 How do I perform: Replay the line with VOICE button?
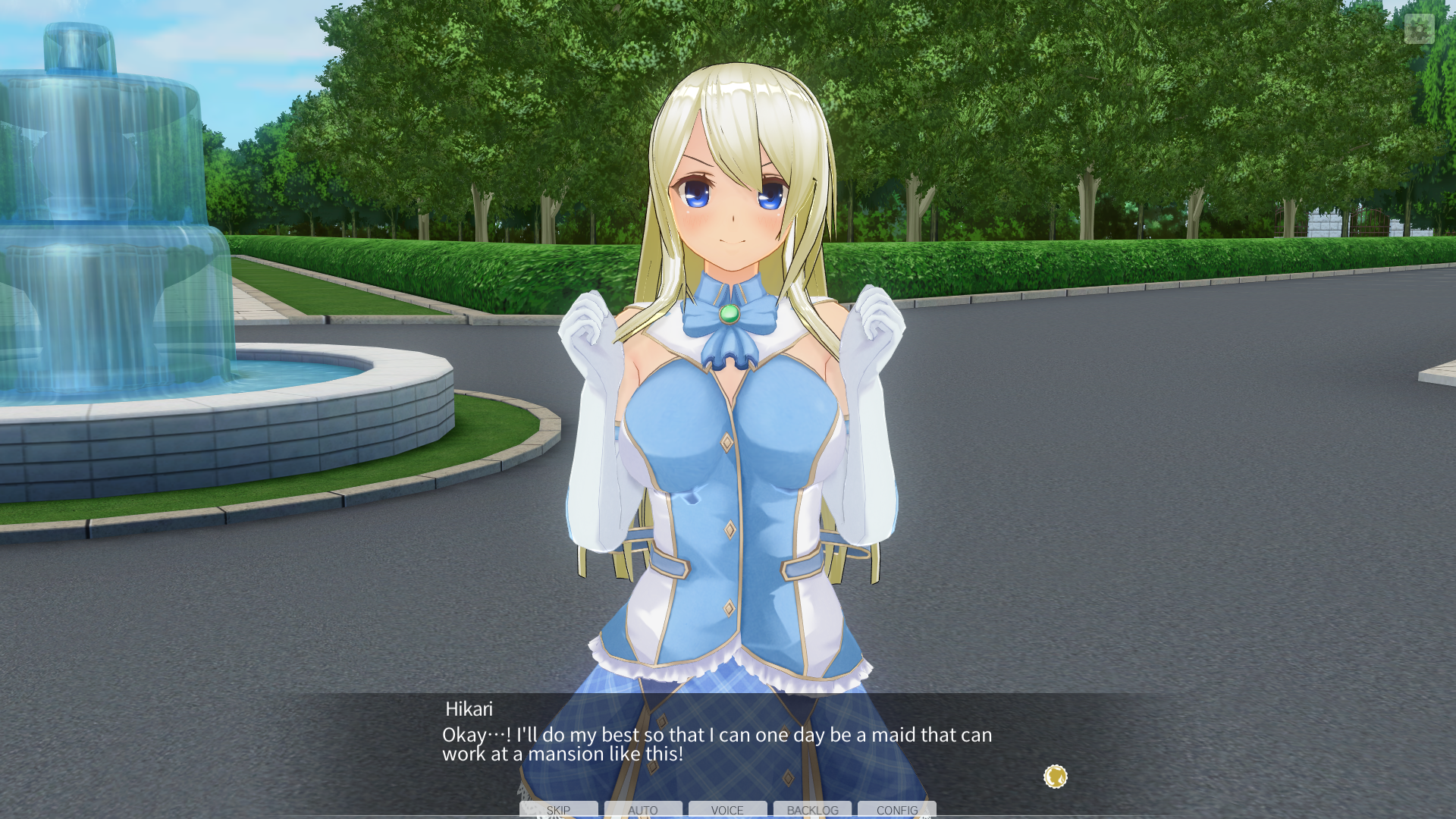pos(727,809)
